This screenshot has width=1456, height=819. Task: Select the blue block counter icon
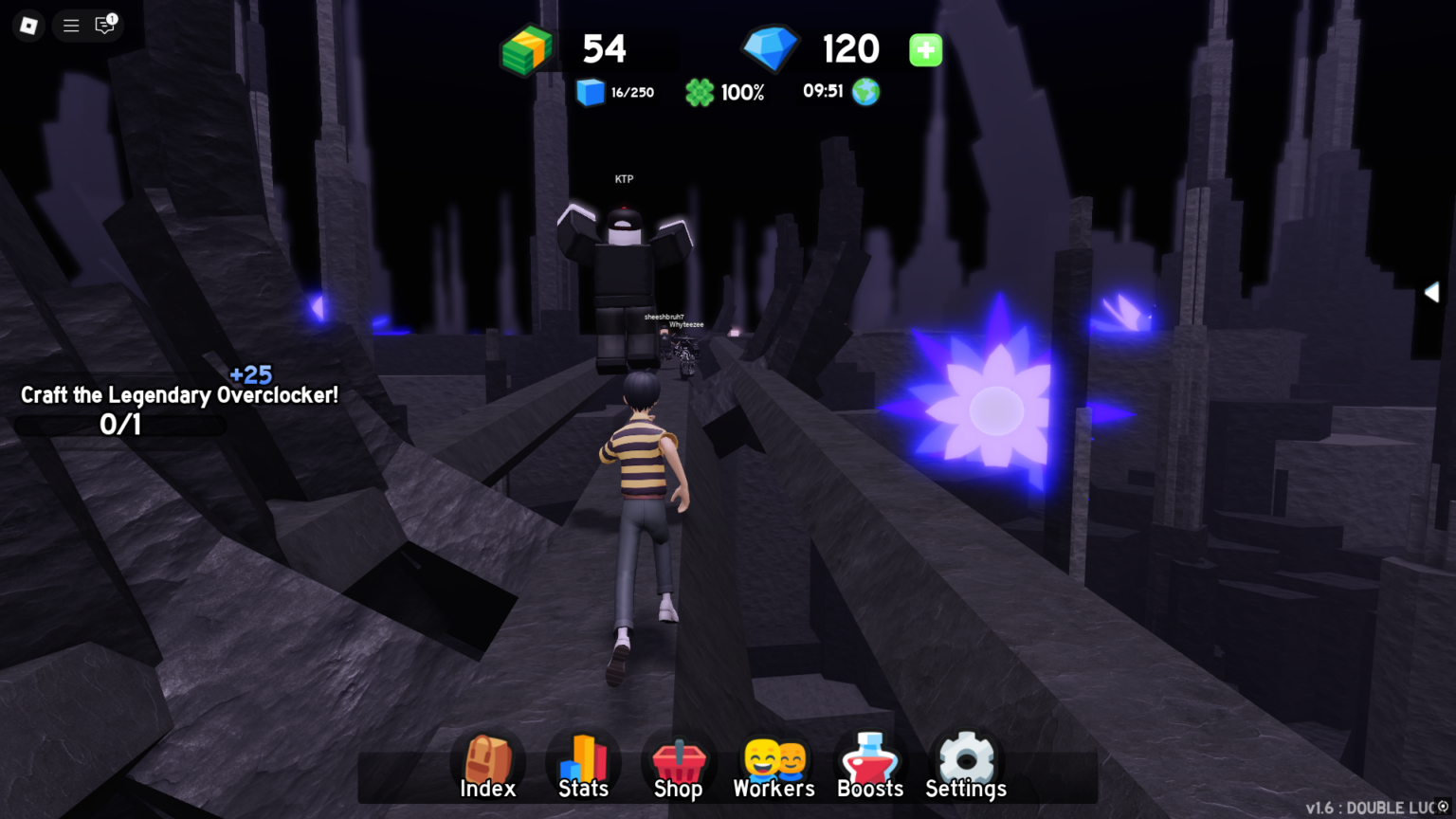coord(590,92)
